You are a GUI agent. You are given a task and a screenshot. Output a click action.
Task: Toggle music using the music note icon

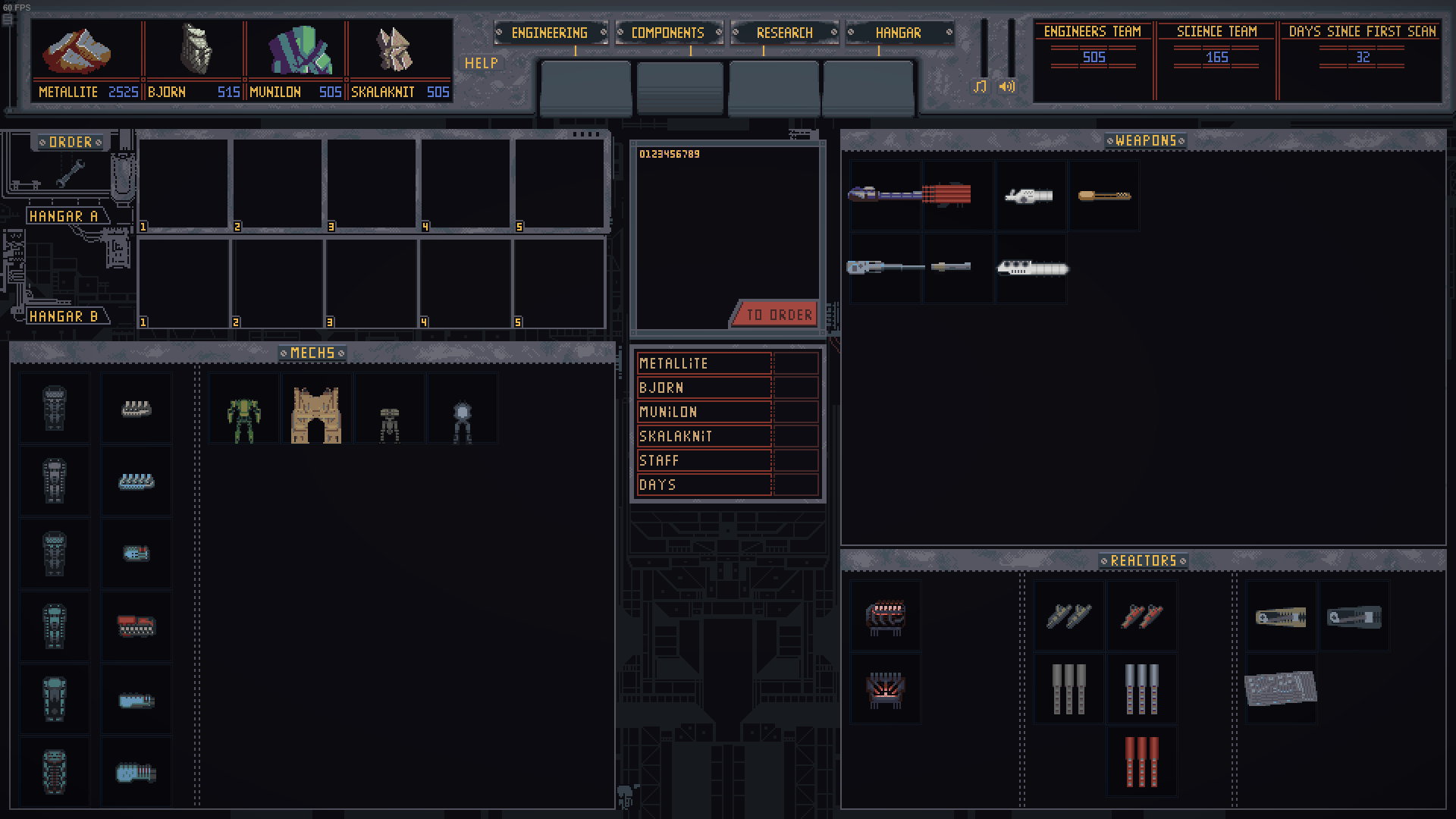tap(981, 87)
